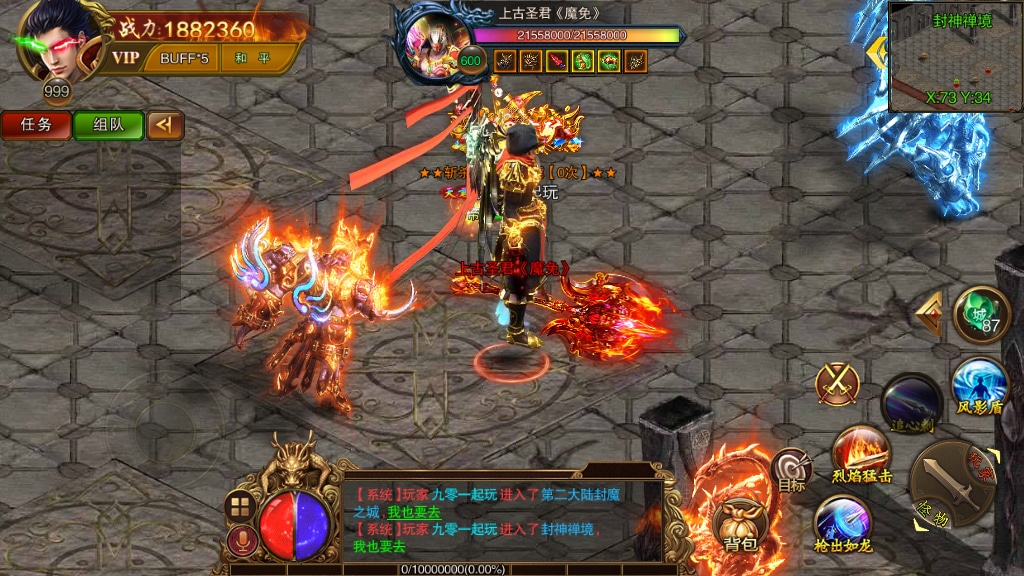Cast the 追心刺 skill
The height and width of the screenshot is (576, 1024).
911,402
